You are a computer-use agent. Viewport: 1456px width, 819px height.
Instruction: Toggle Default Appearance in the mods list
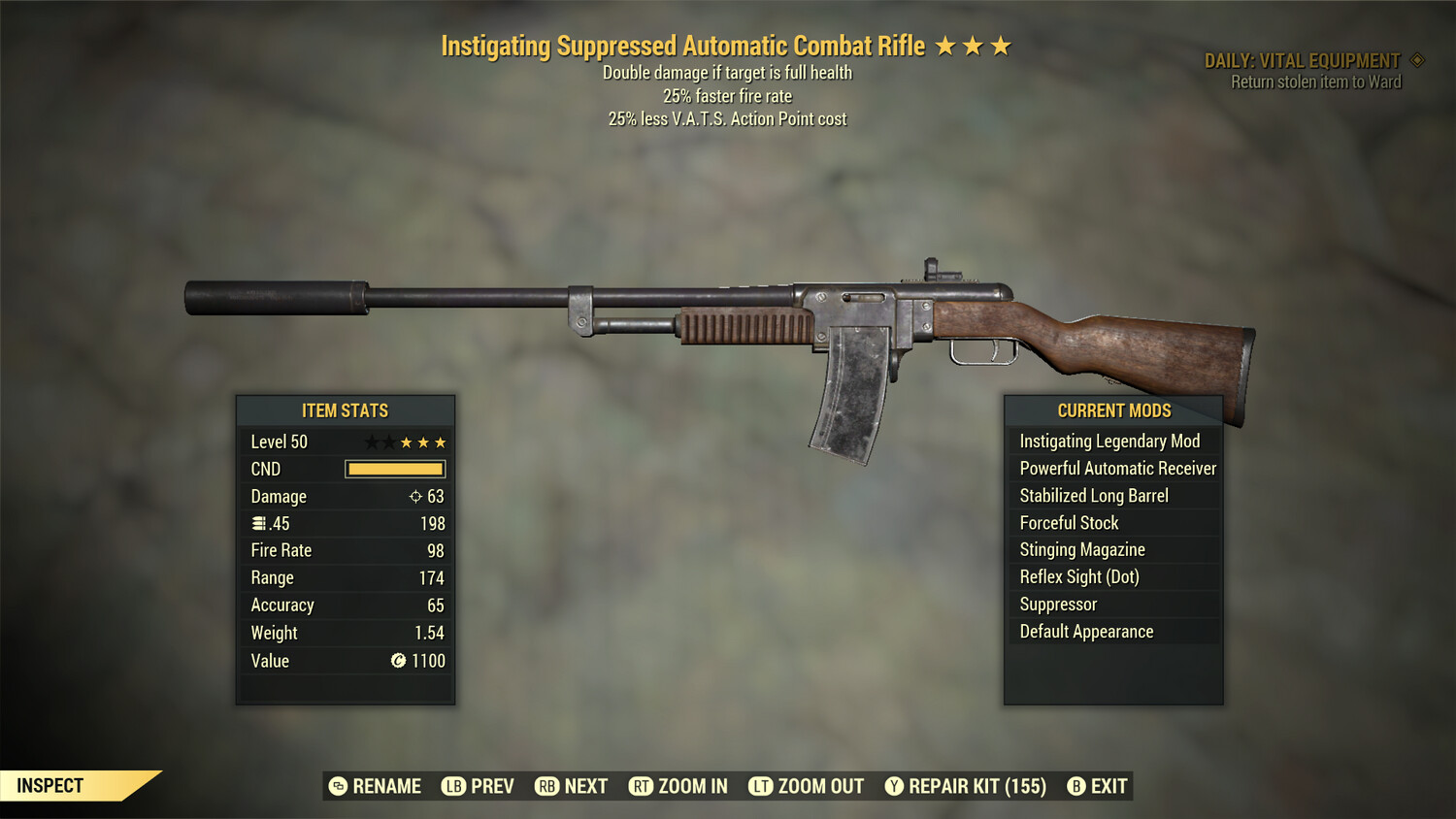[1085, 631]
